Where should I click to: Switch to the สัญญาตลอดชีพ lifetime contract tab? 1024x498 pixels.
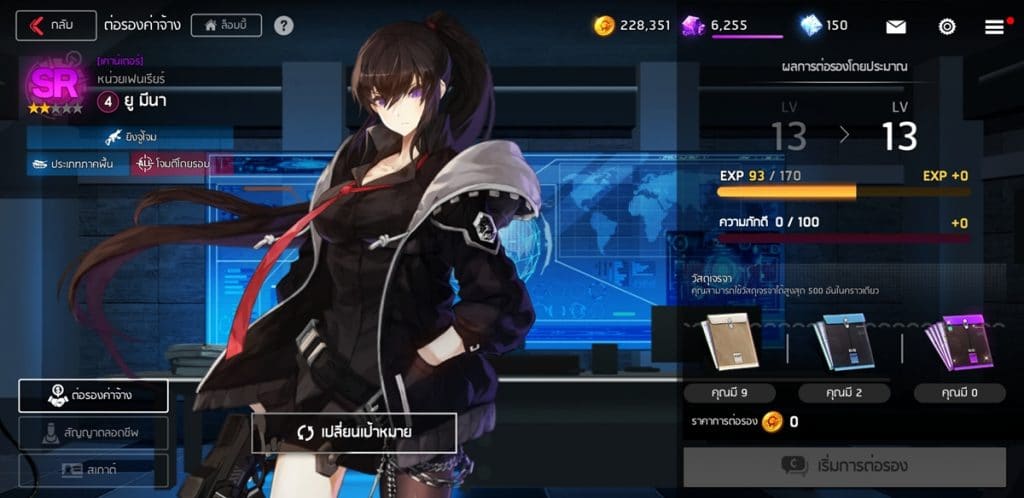(x=93, y=433)
